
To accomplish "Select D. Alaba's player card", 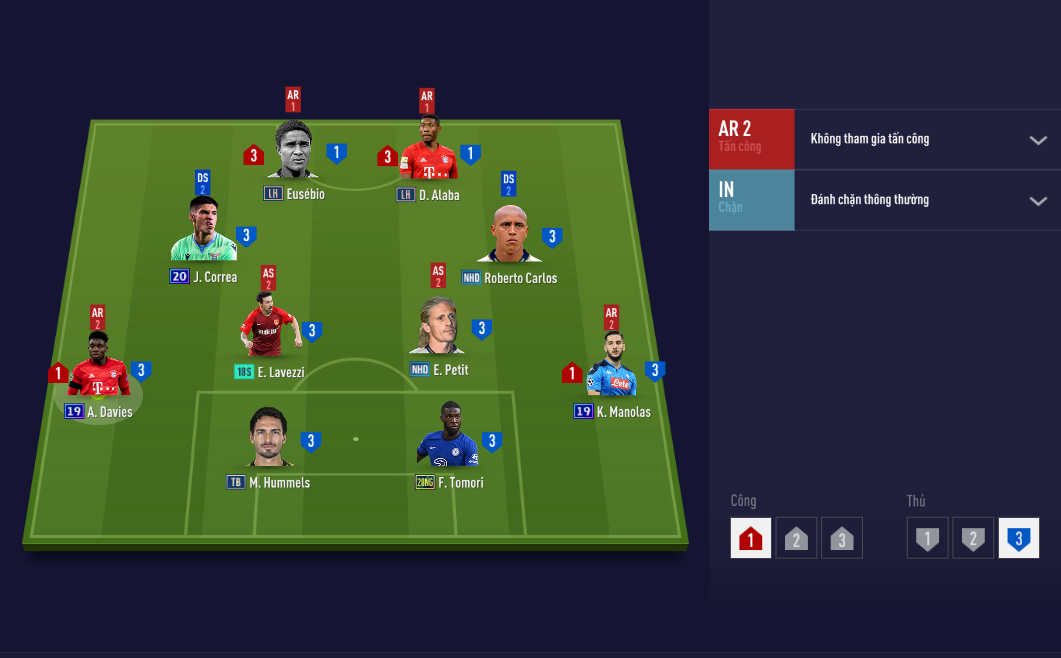I will coord(428,150).
